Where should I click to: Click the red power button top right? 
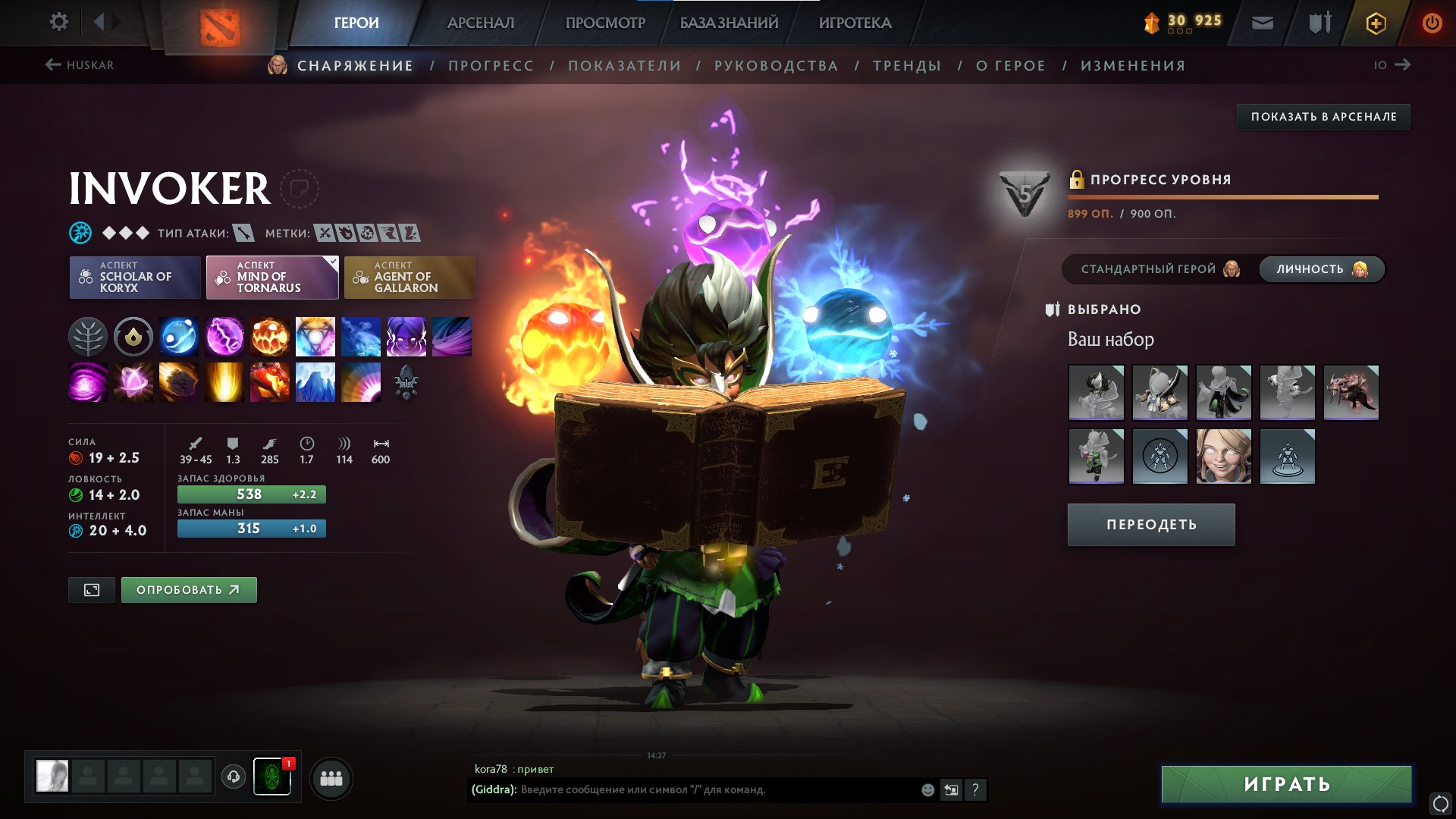[1432, 22]
